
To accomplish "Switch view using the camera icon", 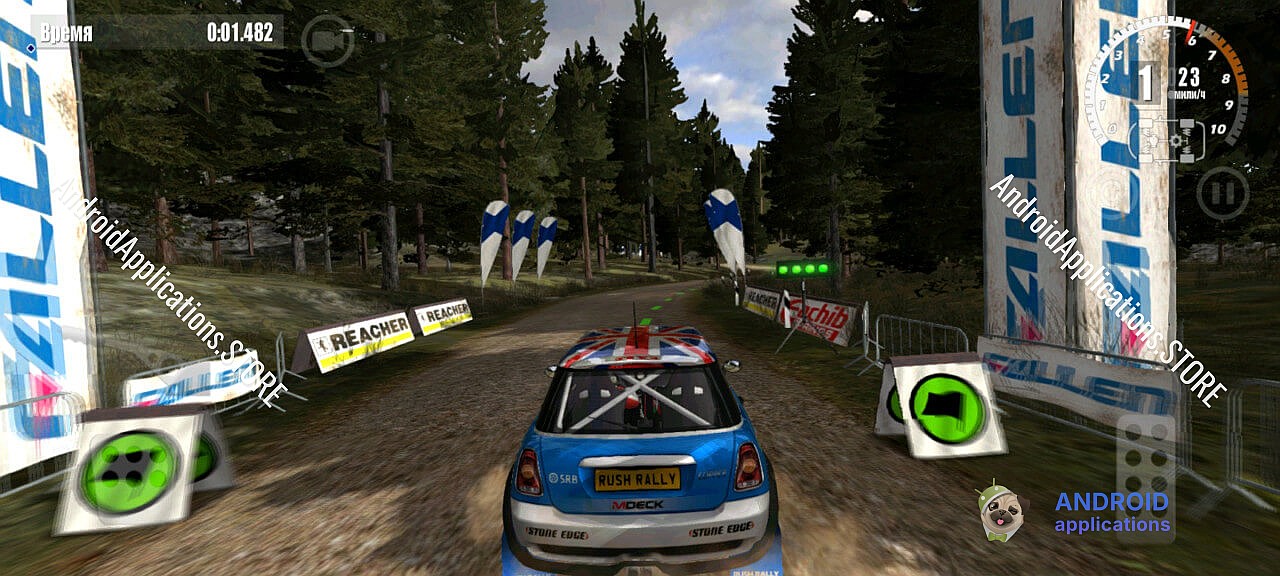I will pos(327,41).
